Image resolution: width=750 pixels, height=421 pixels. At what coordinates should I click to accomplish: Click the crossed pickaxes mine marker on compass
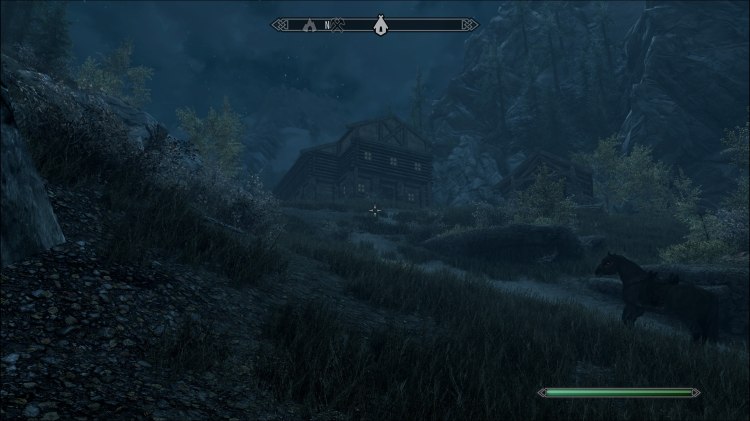339,23
